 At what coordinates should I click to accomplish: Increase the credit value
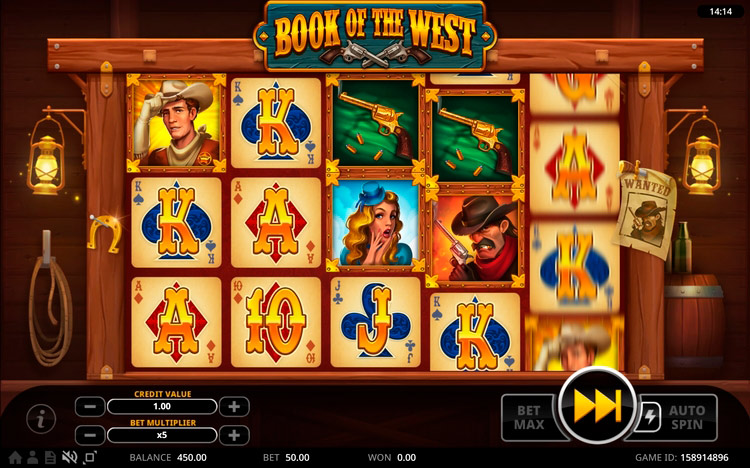(x=233, y=407)
